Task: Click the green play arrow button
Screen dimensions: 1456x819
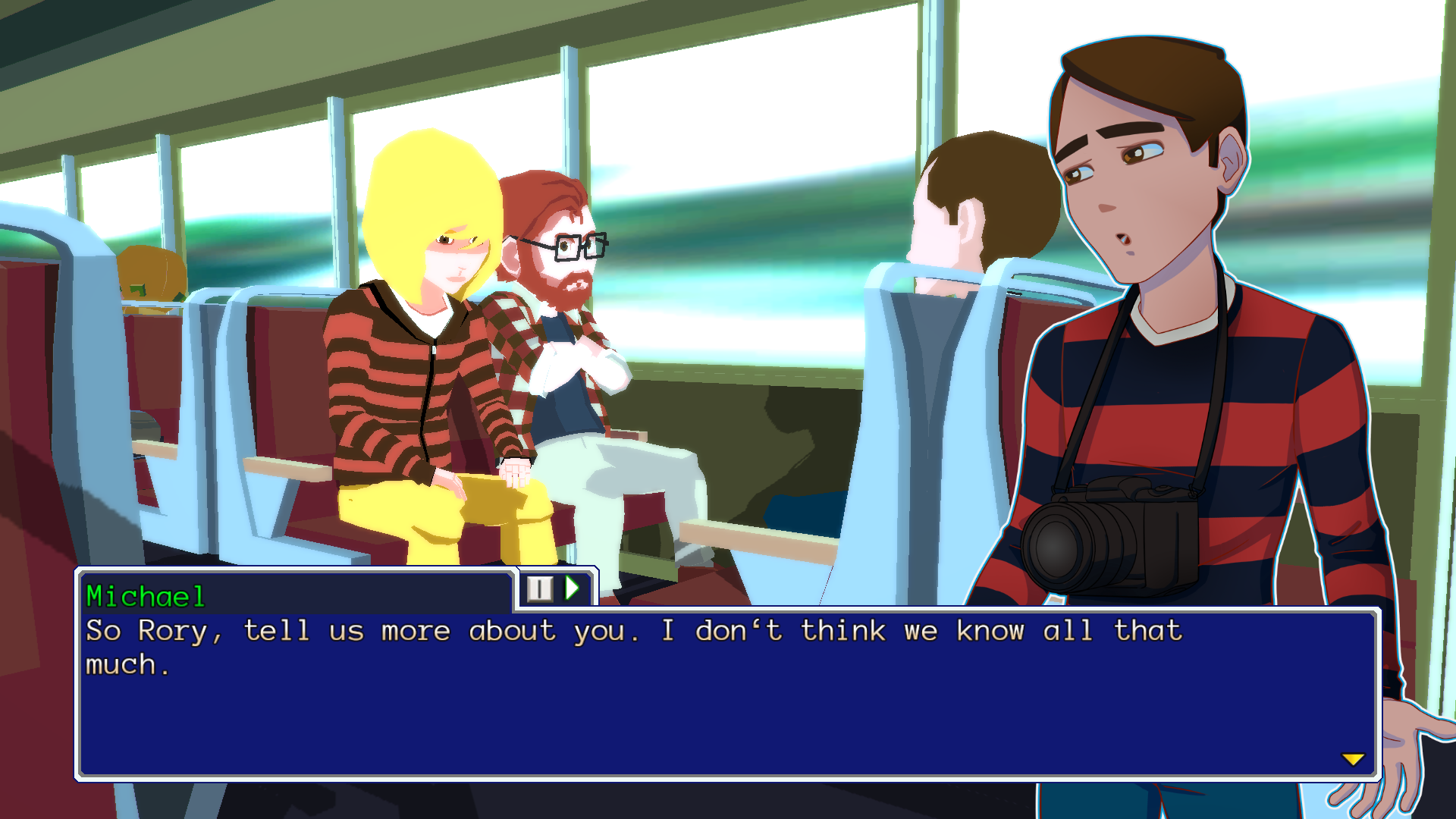Action: click(573, 588)
